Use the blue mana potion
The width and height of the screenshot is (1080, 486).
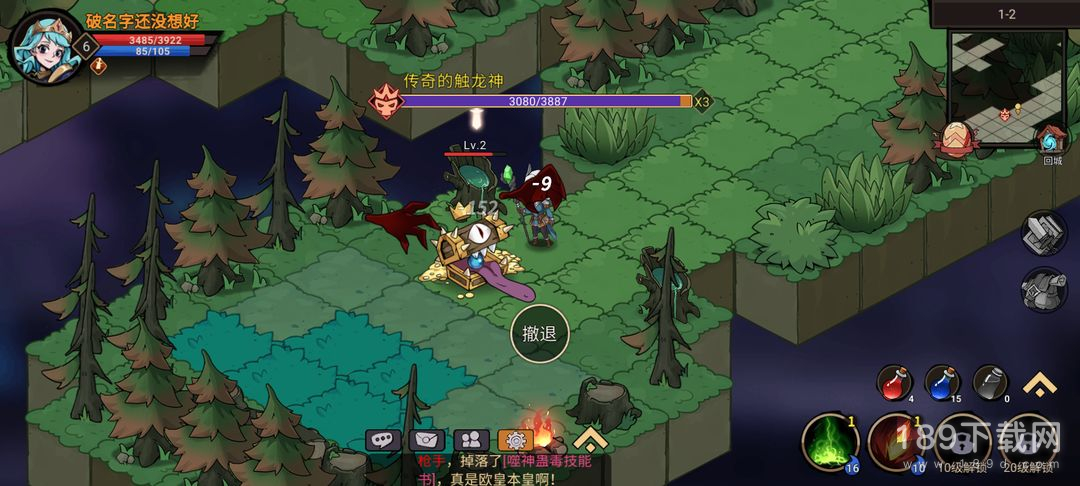point(943,383)
